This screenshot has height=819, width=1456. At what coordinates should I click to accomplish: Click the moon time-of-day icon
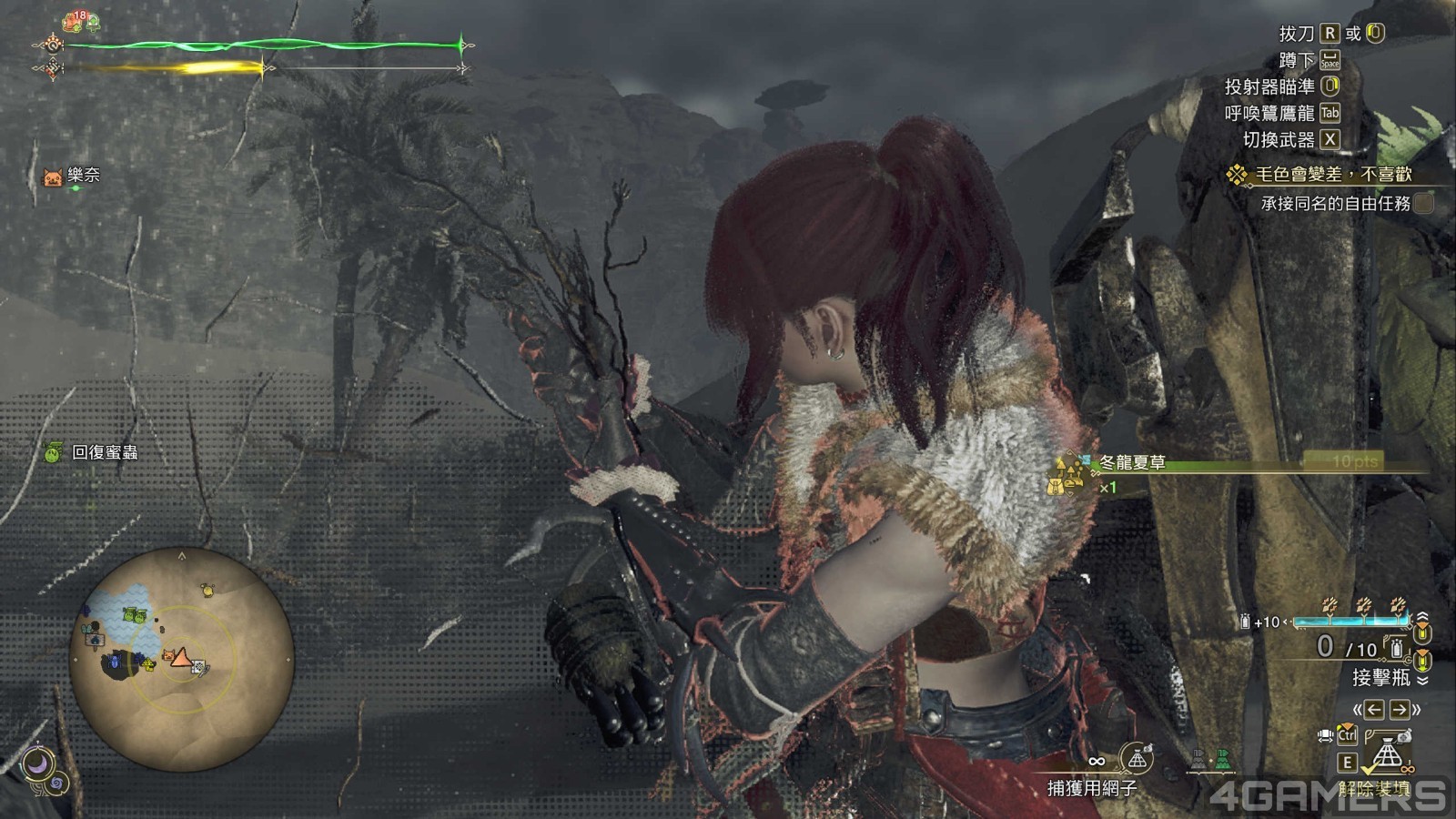(39, 765)
